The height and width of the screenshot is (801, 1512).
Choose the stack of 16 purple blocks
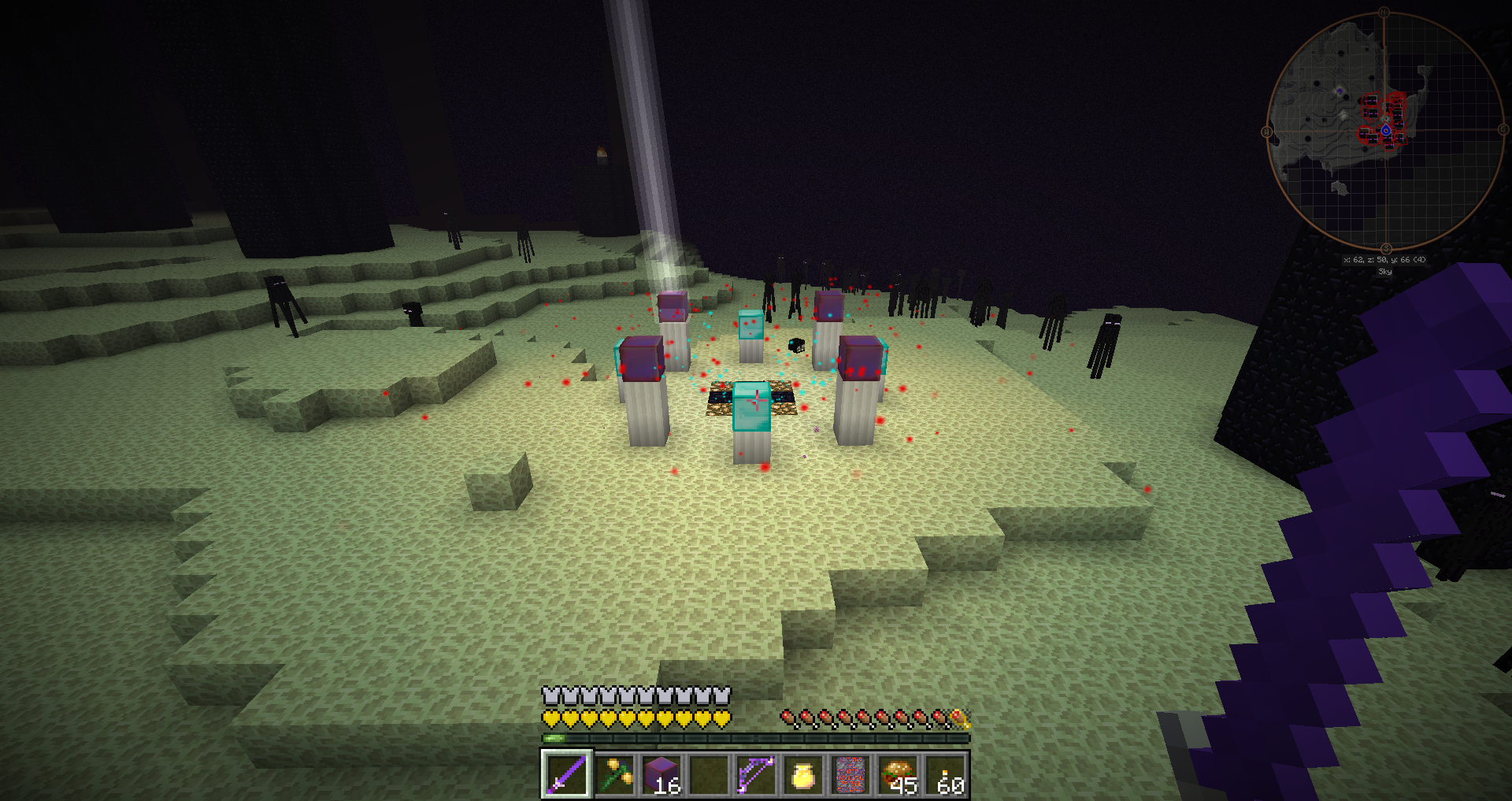point(661,773)
